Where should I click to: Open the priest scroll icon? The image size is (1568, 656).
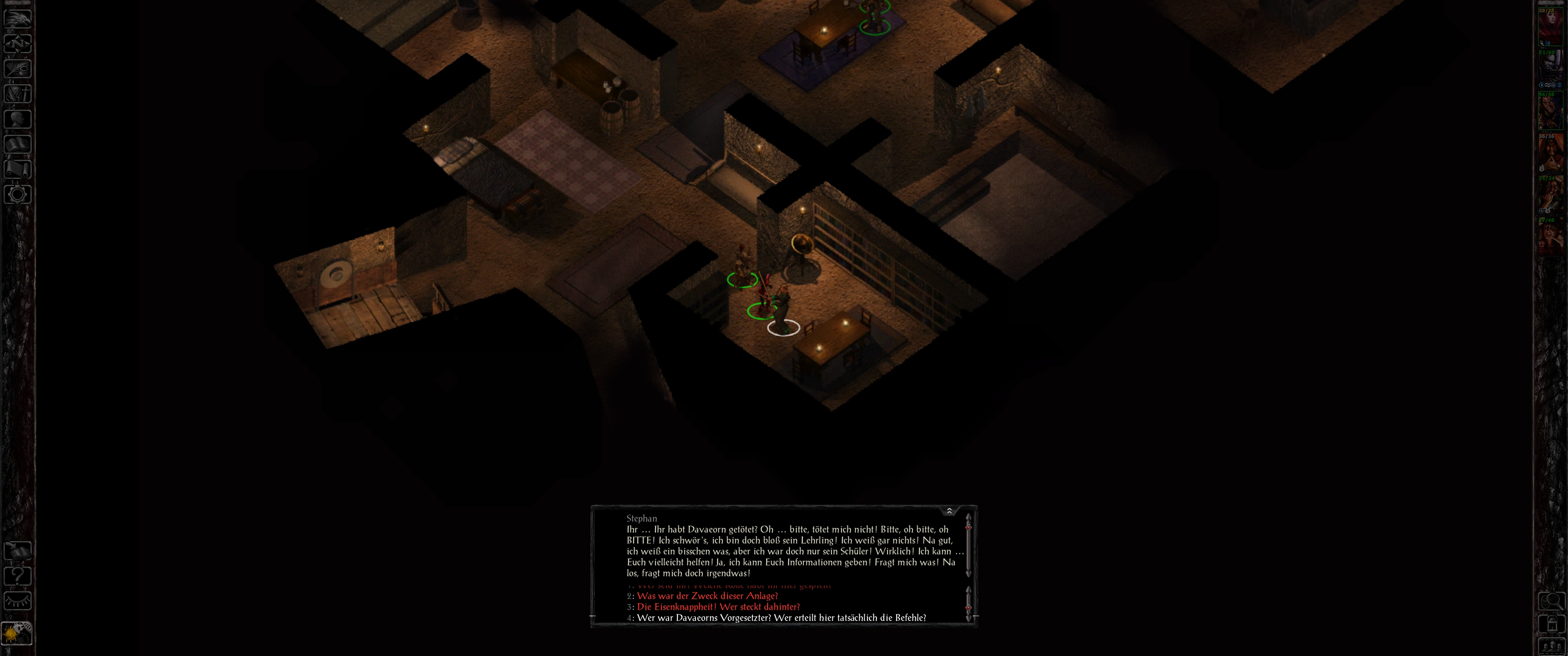click(18, 169)
